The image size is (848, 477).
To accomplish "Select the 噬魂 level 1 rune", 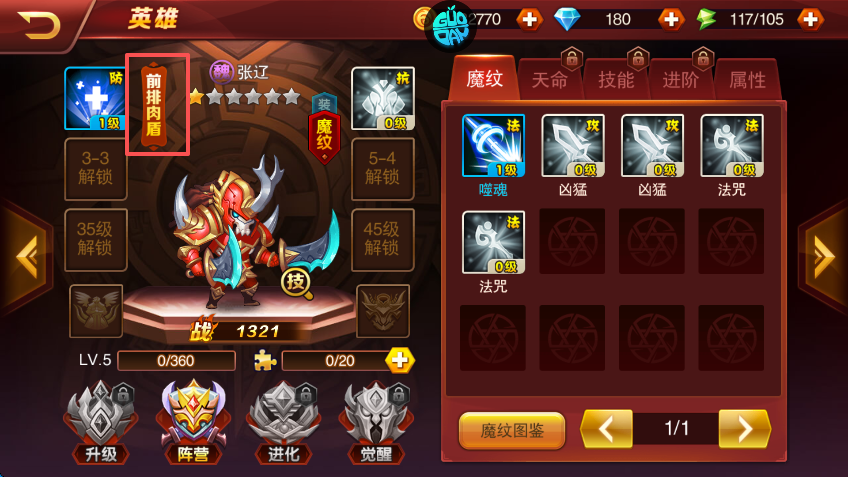I will coord(493,146).
